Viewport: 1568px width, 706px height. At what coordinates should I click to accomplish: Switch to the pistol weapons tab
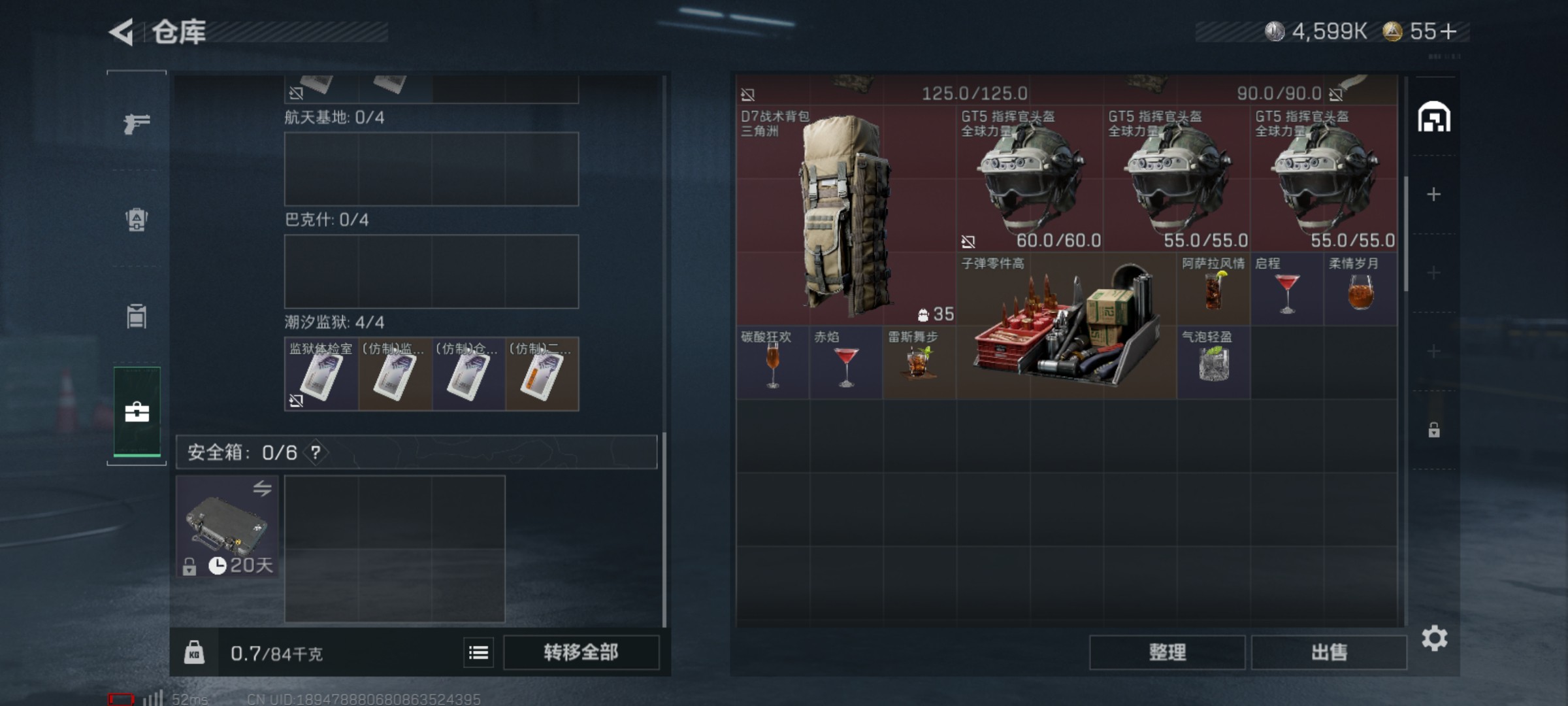point(137,123)
